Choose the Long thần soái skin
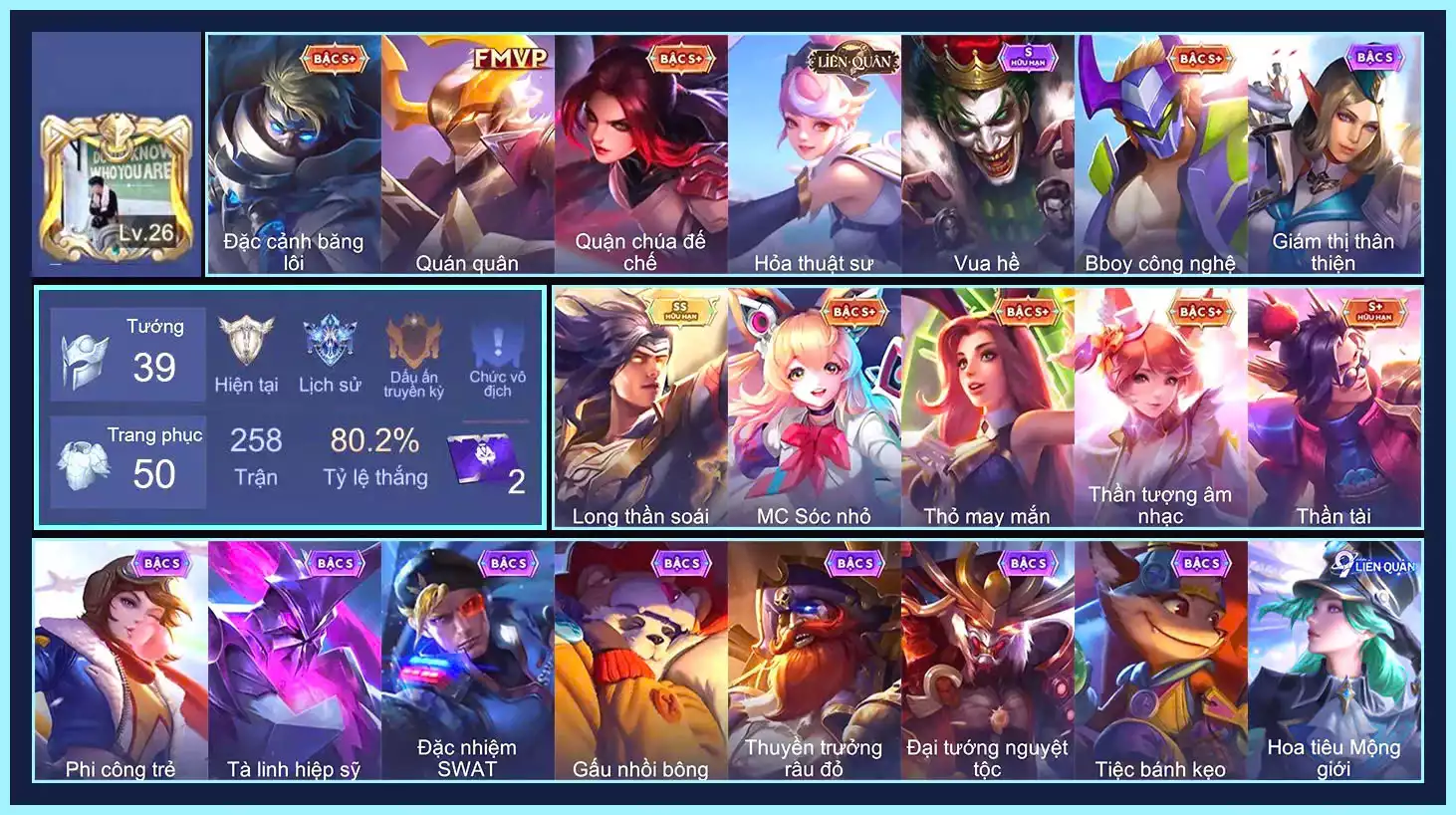This screenshot has height=815, width=1456. 640,407
